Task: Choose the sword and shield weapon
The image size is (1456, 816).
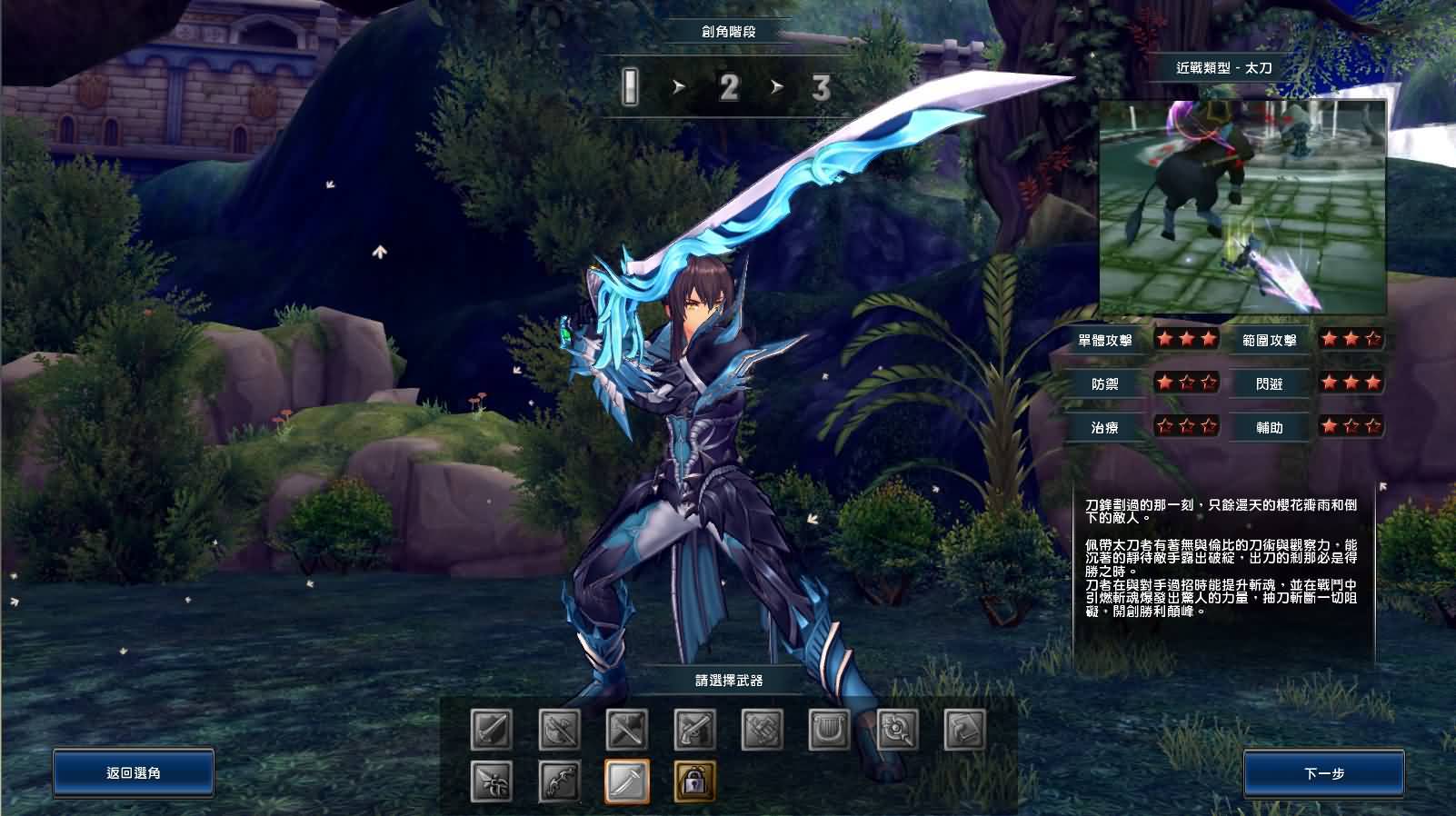Action: 492,729
